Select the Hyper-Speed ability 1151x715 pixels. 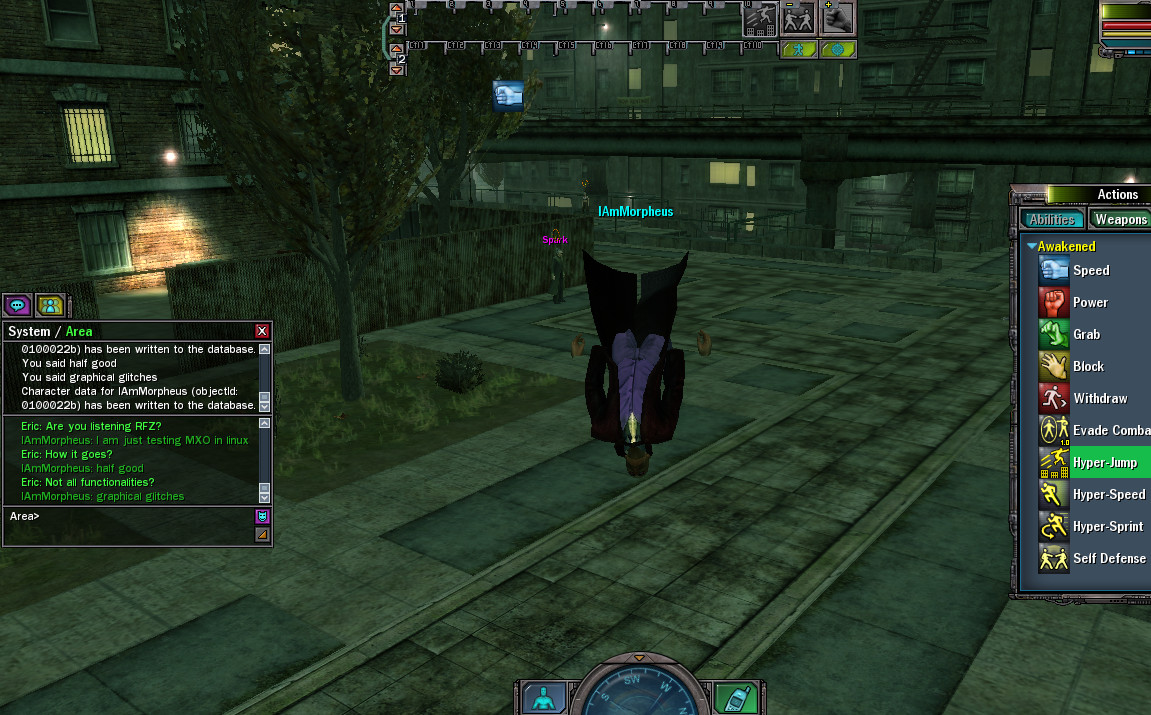pos(1108,494)
